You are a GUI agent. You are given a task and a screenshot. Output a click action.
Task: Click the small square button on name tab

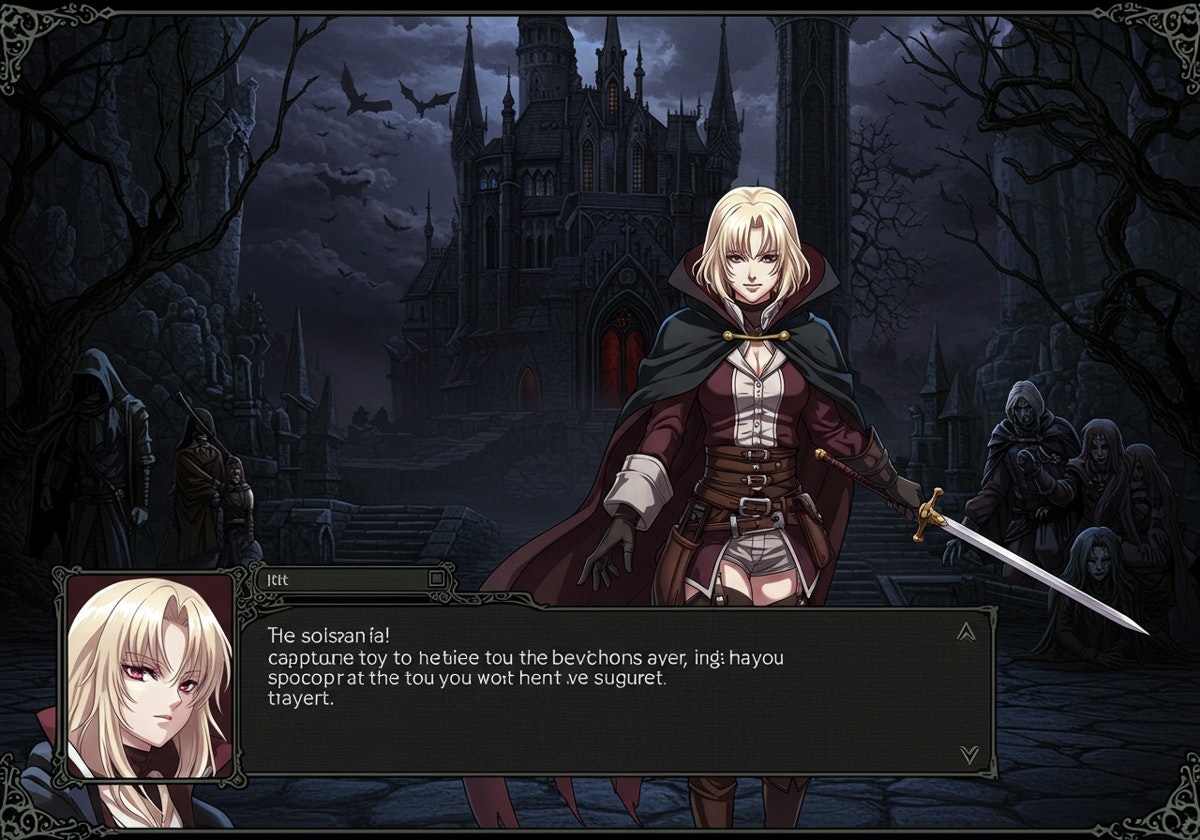(x=436, y=578)
